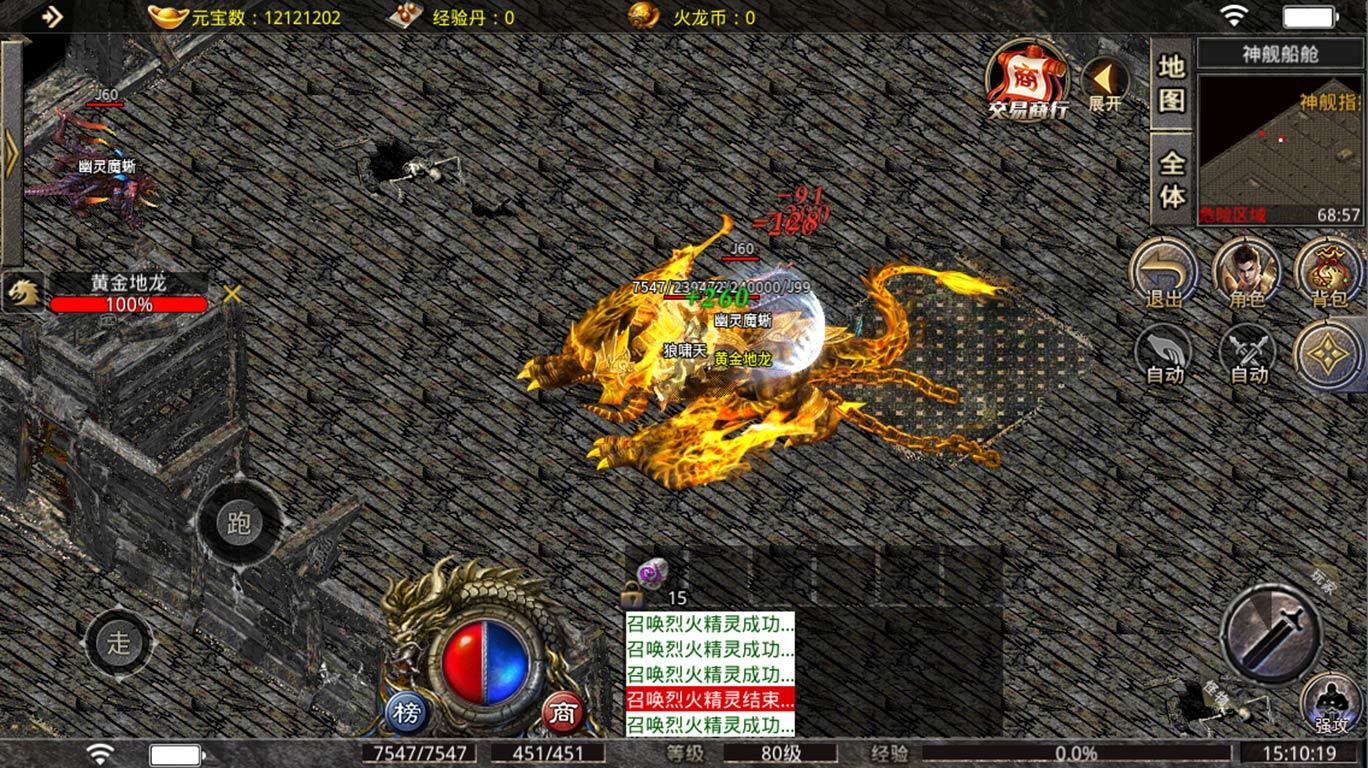Open the 榜 ranking button
The width and height of the screenshot is (1368, 768).
pyautogui.click(x=407, y=713)
